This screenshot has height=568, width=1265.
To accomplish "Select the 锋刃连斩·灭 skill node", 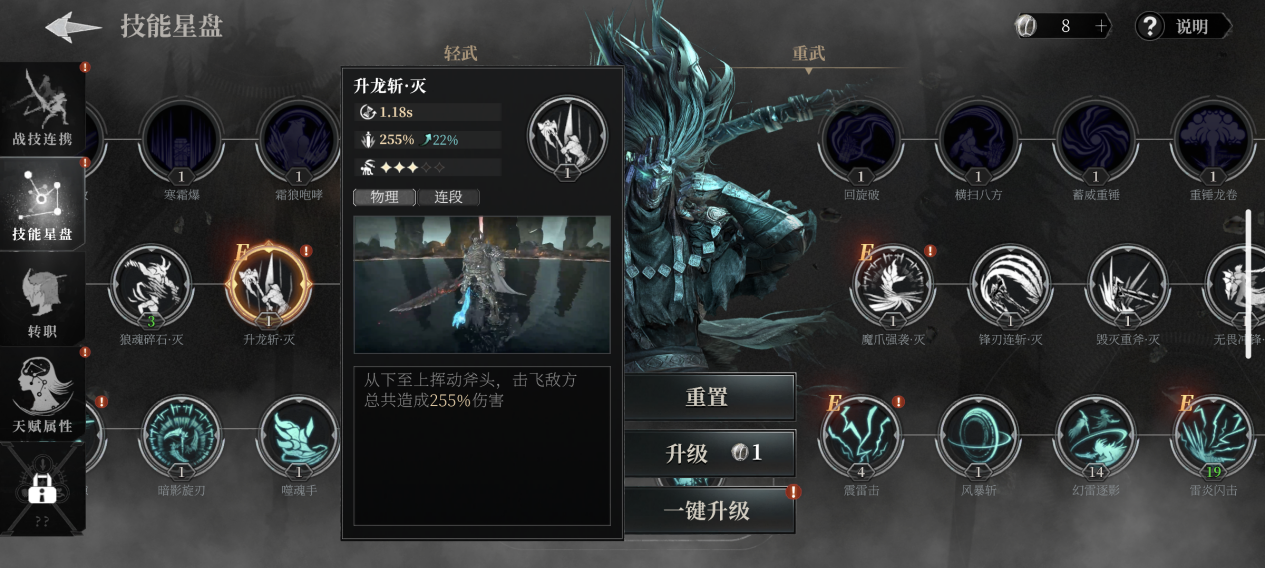I will click(1010, 286).
